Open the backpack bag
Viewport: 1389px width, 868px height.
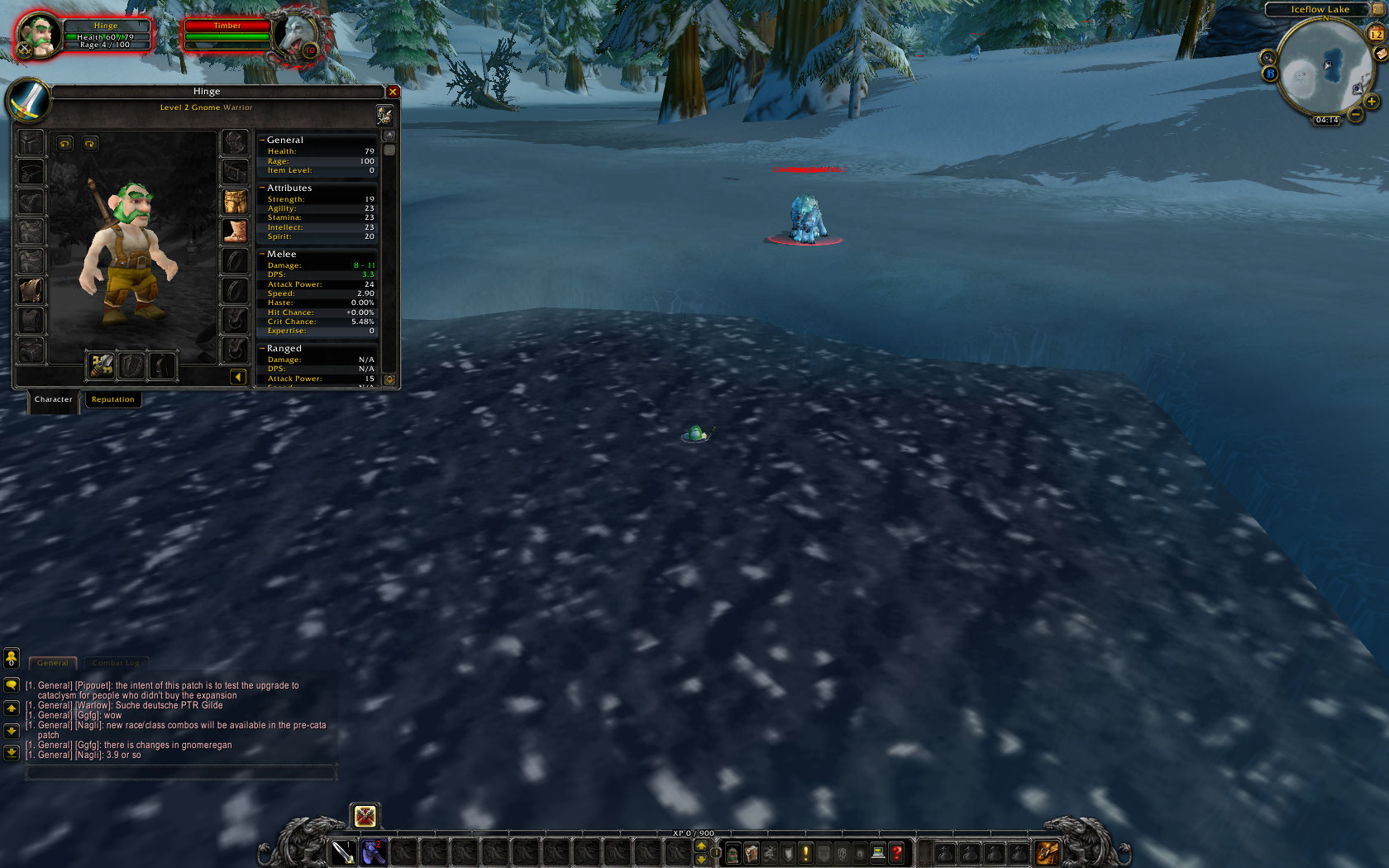click(1047, 852)
